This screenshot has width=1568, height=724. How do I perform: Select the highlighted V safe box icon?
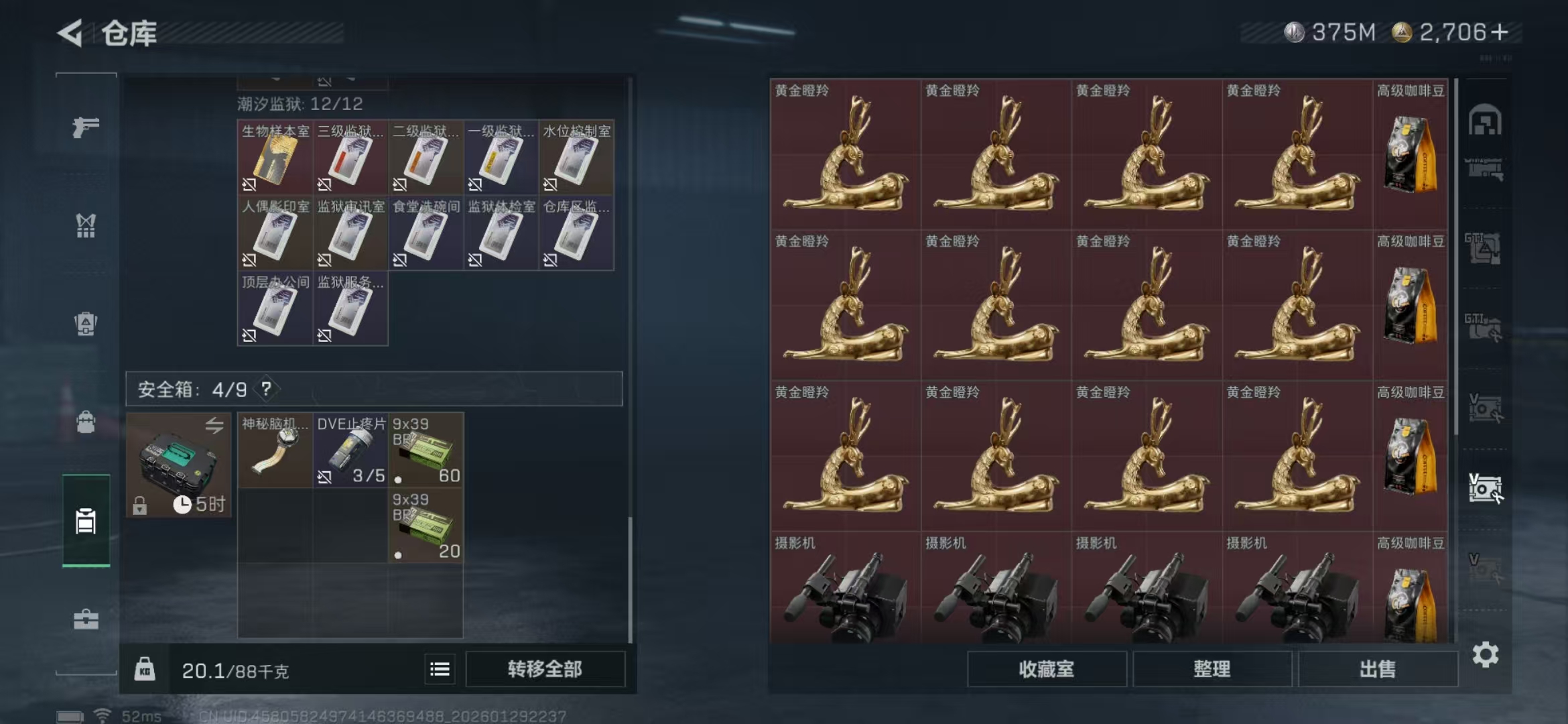[x=1486, y=487]
